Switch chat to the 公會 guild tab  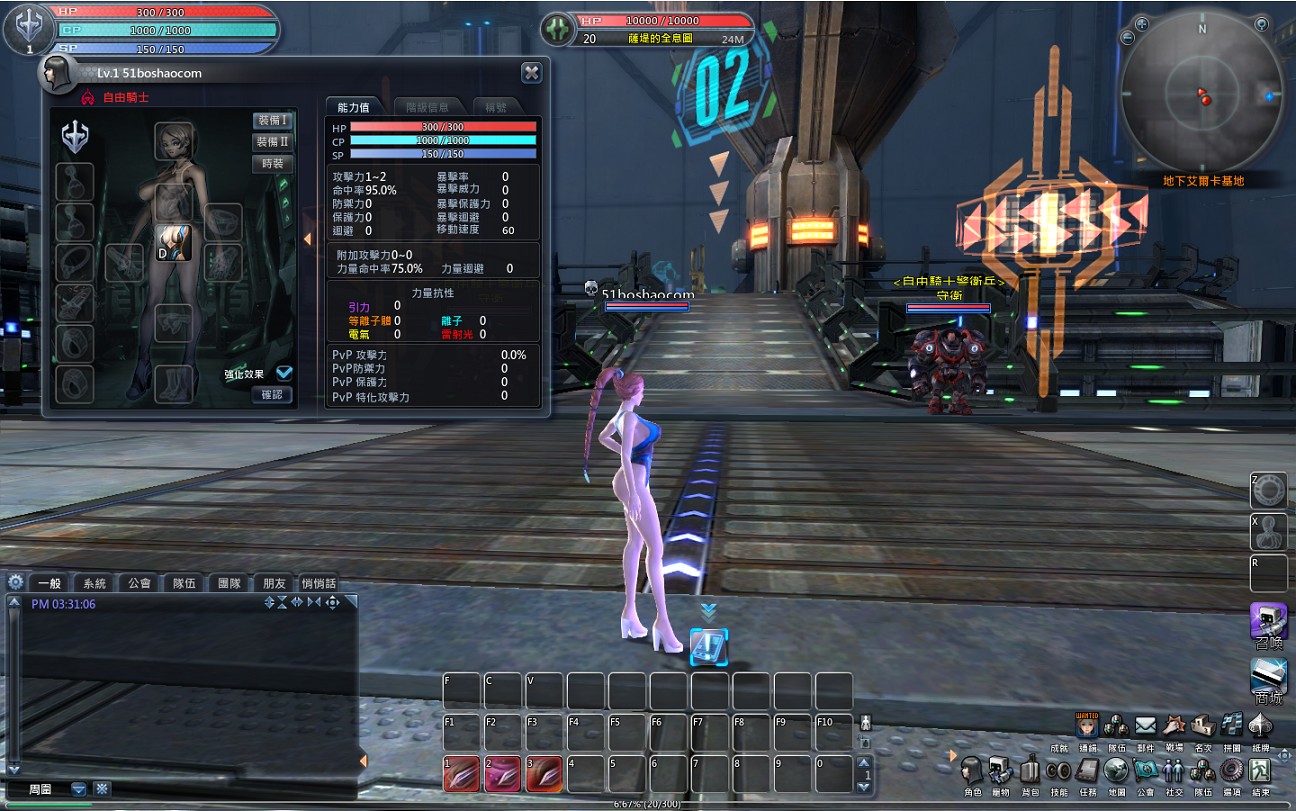(x=139, y=583)
